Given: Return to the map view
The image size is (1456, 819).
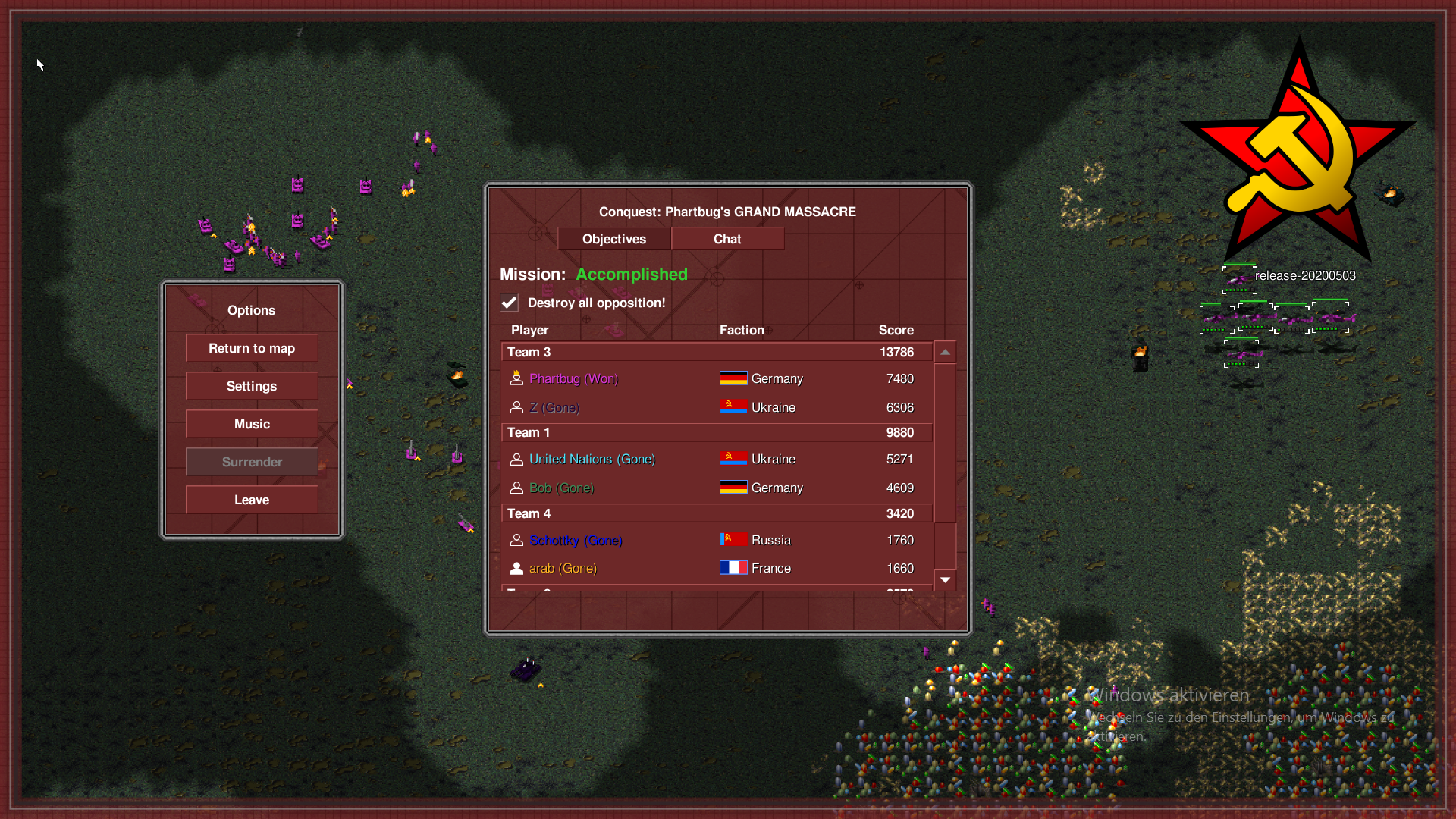Looking at the screenshot, I should pos(252,348).
